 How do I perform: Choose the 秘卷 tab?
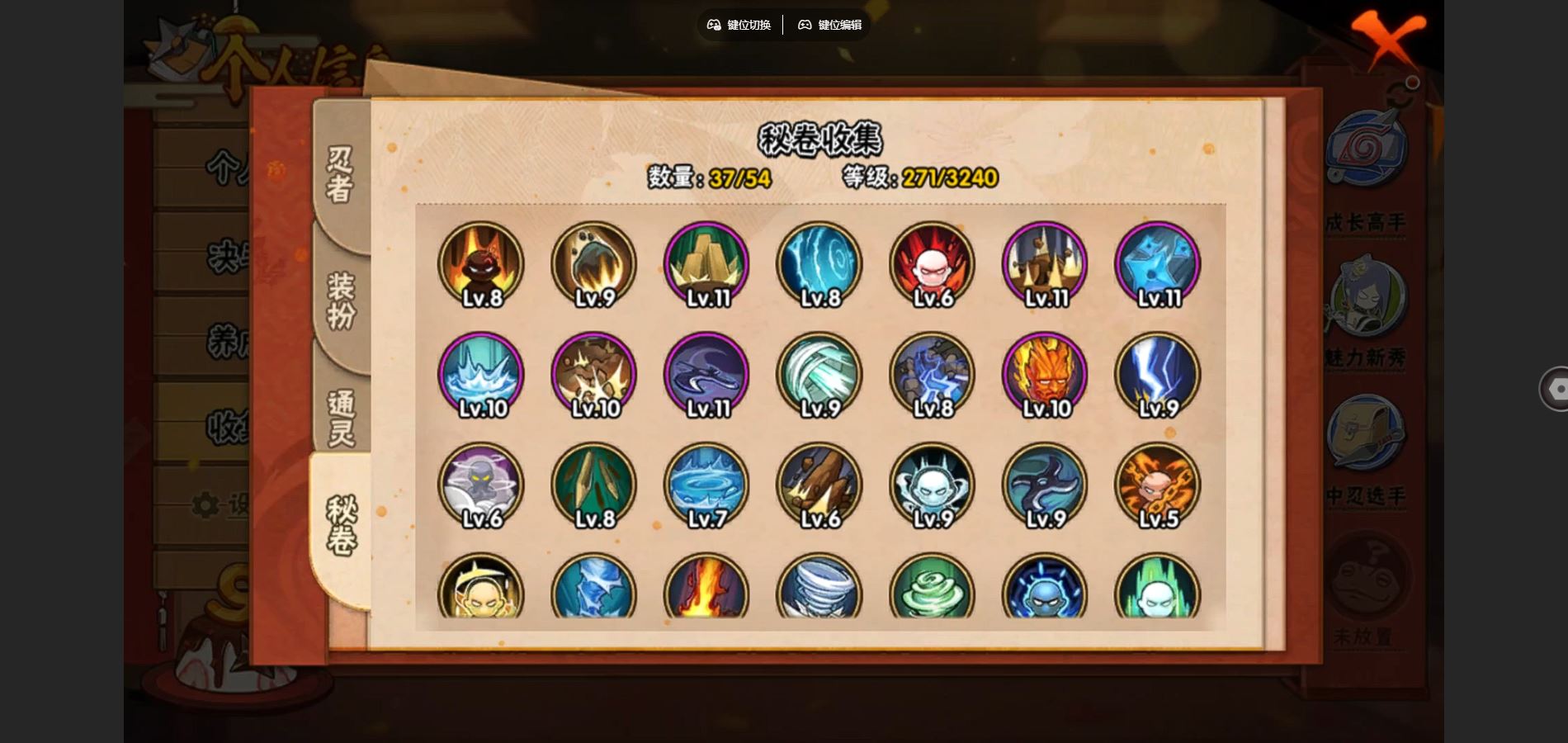tap(342, 527)
